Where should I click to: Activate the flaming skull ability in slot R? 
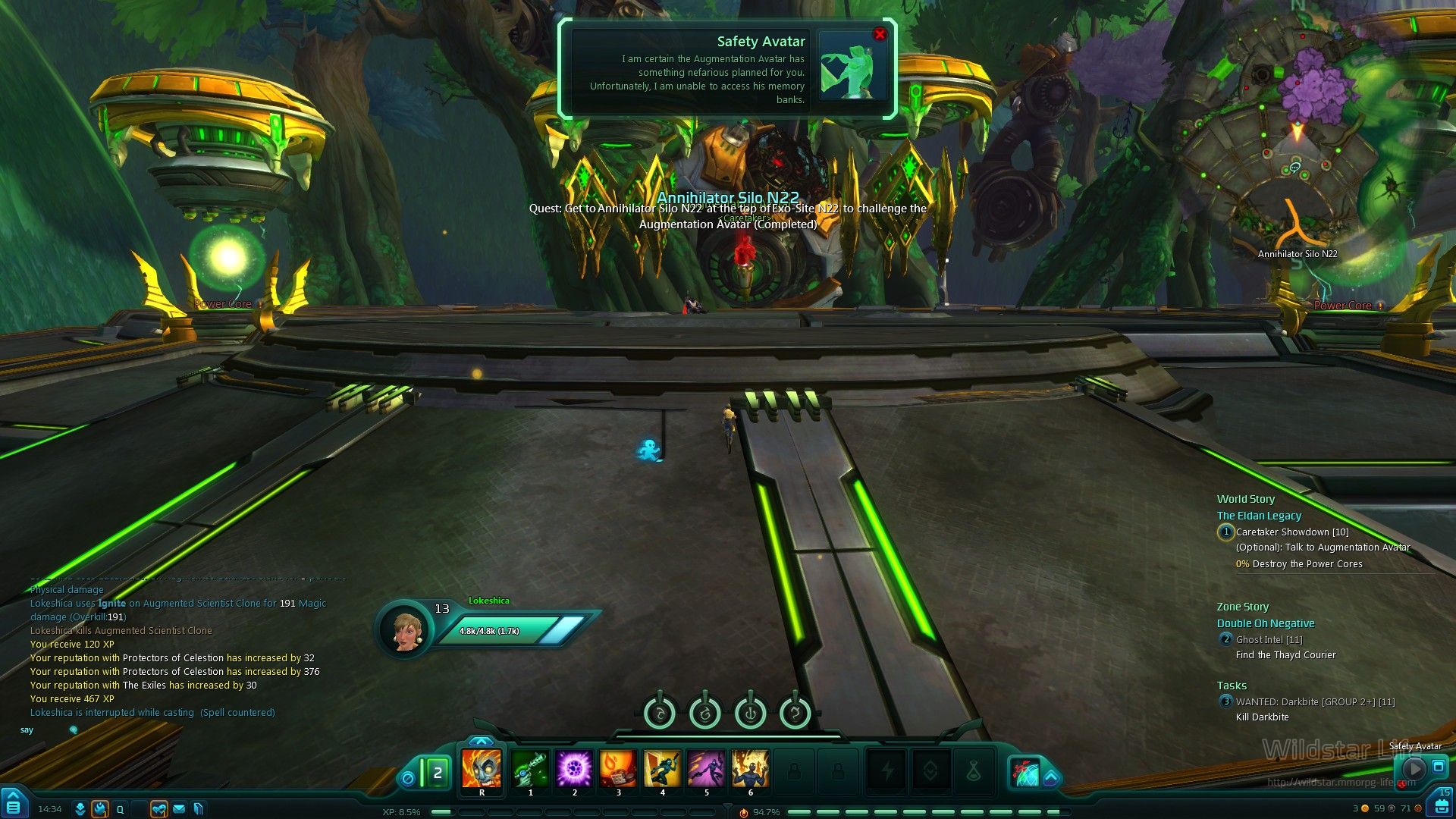coord(482,769)
